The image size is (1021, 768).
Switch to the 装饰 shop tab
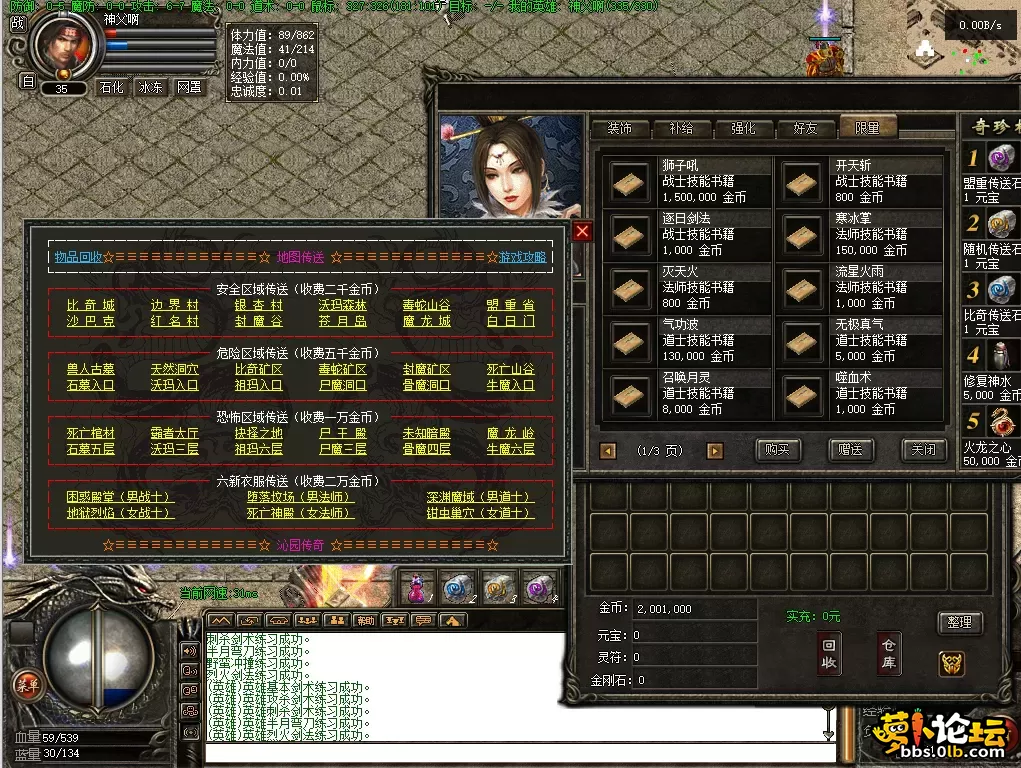[x=619, y=128]
